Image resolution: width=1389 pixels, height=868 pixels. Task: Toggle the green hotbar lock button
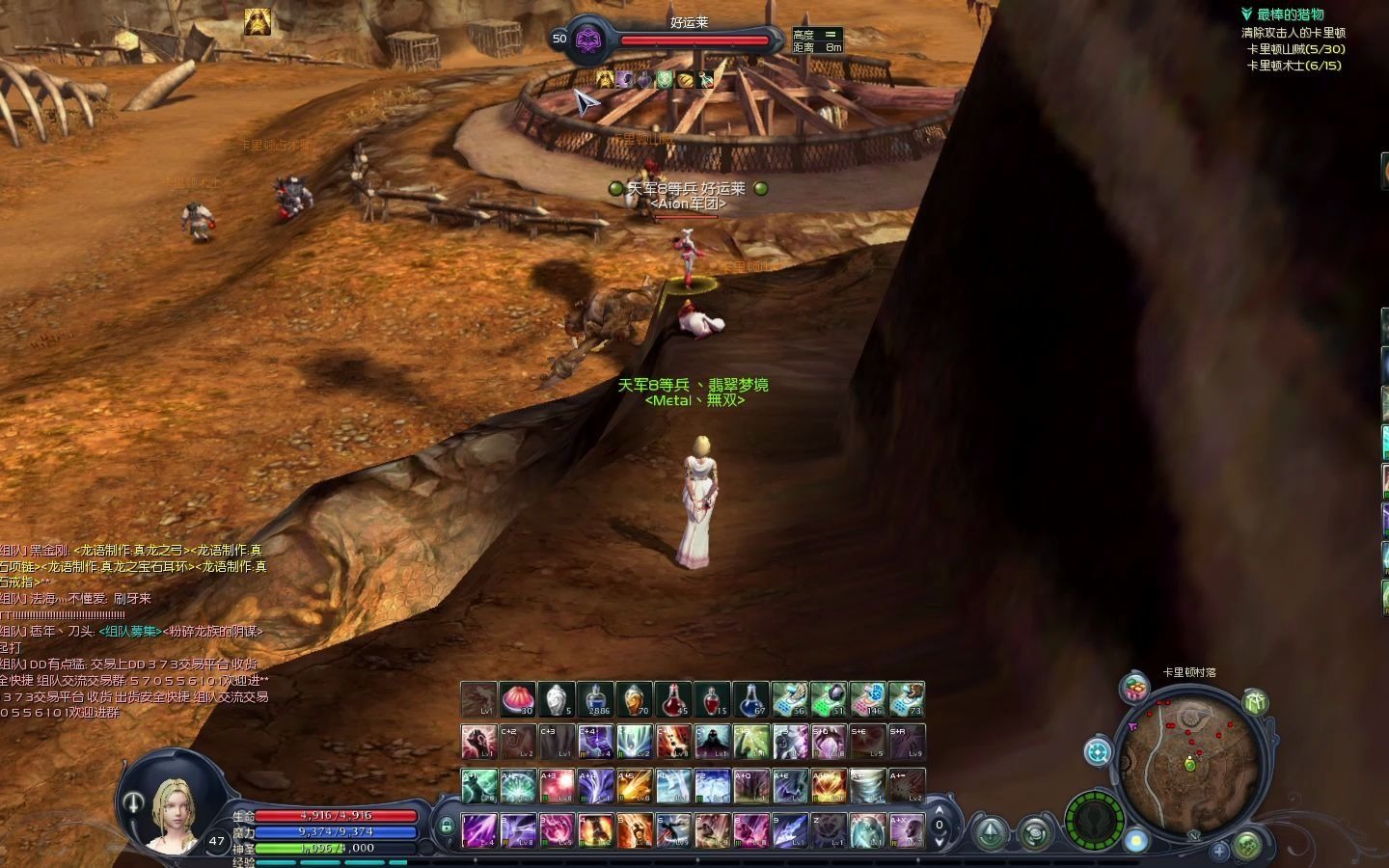point(447,827)
